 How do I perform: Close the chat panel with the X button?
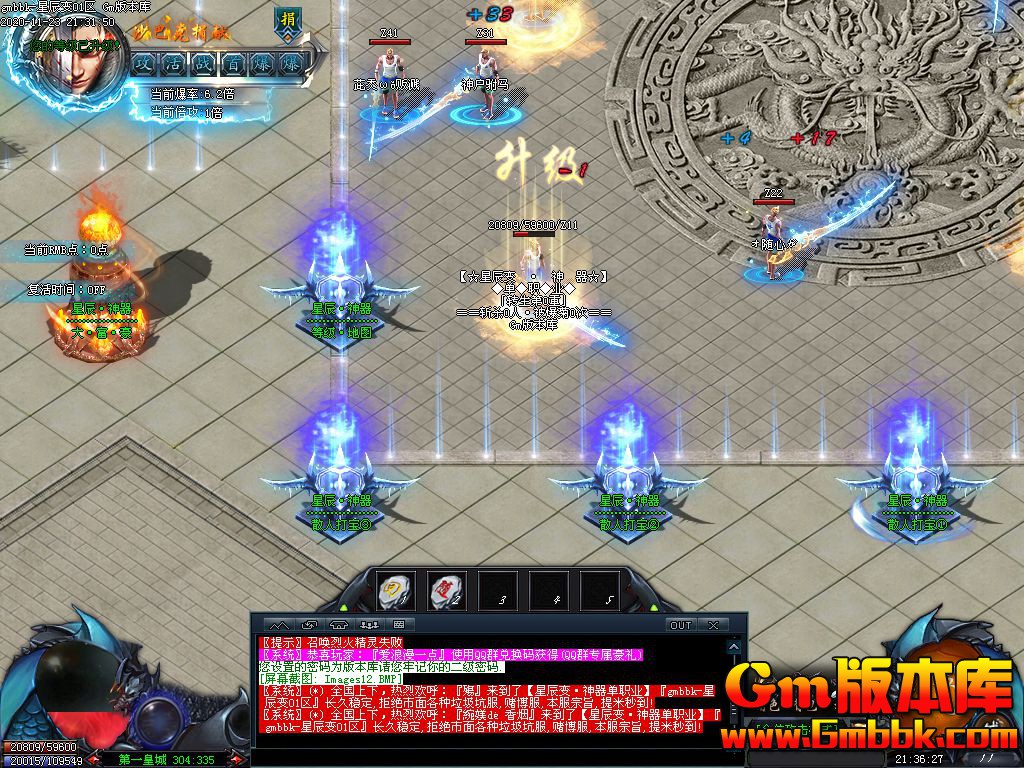point(713,625)
